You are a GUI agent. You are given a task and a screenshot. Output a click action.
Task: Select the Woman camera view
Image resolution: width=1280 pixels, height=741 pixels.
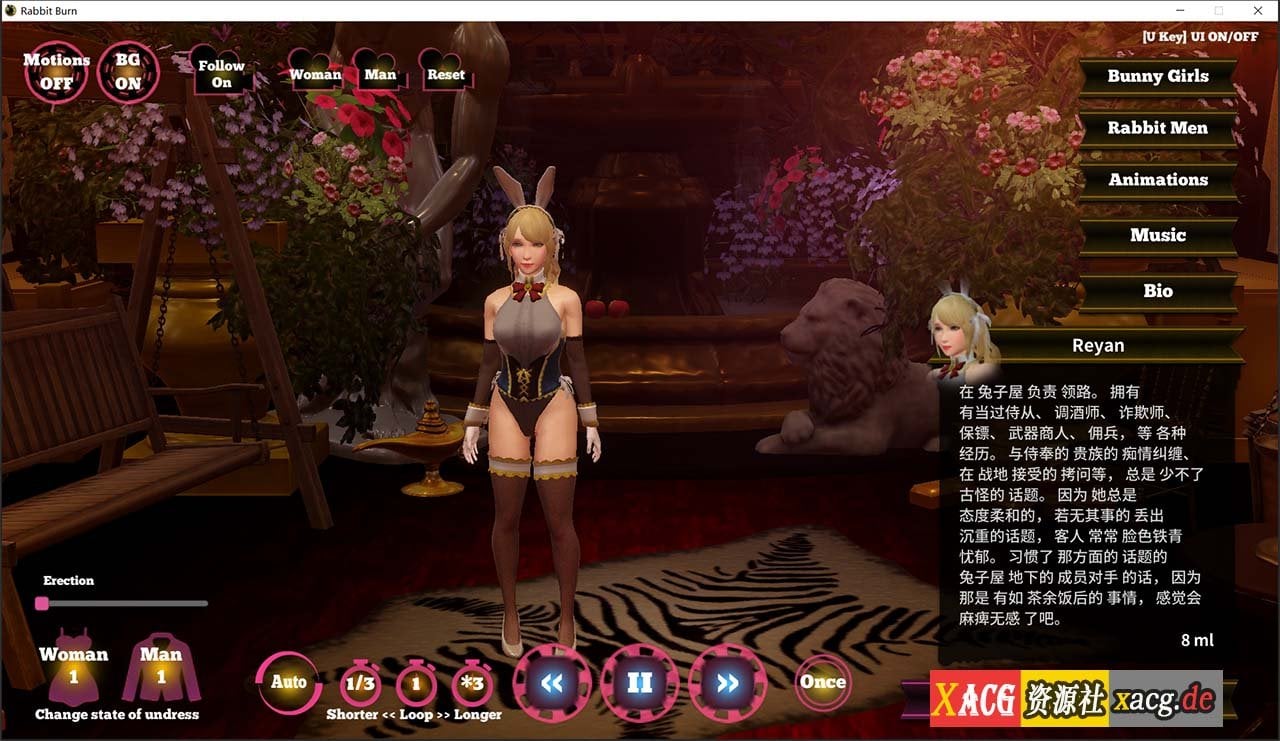point(315,73)
